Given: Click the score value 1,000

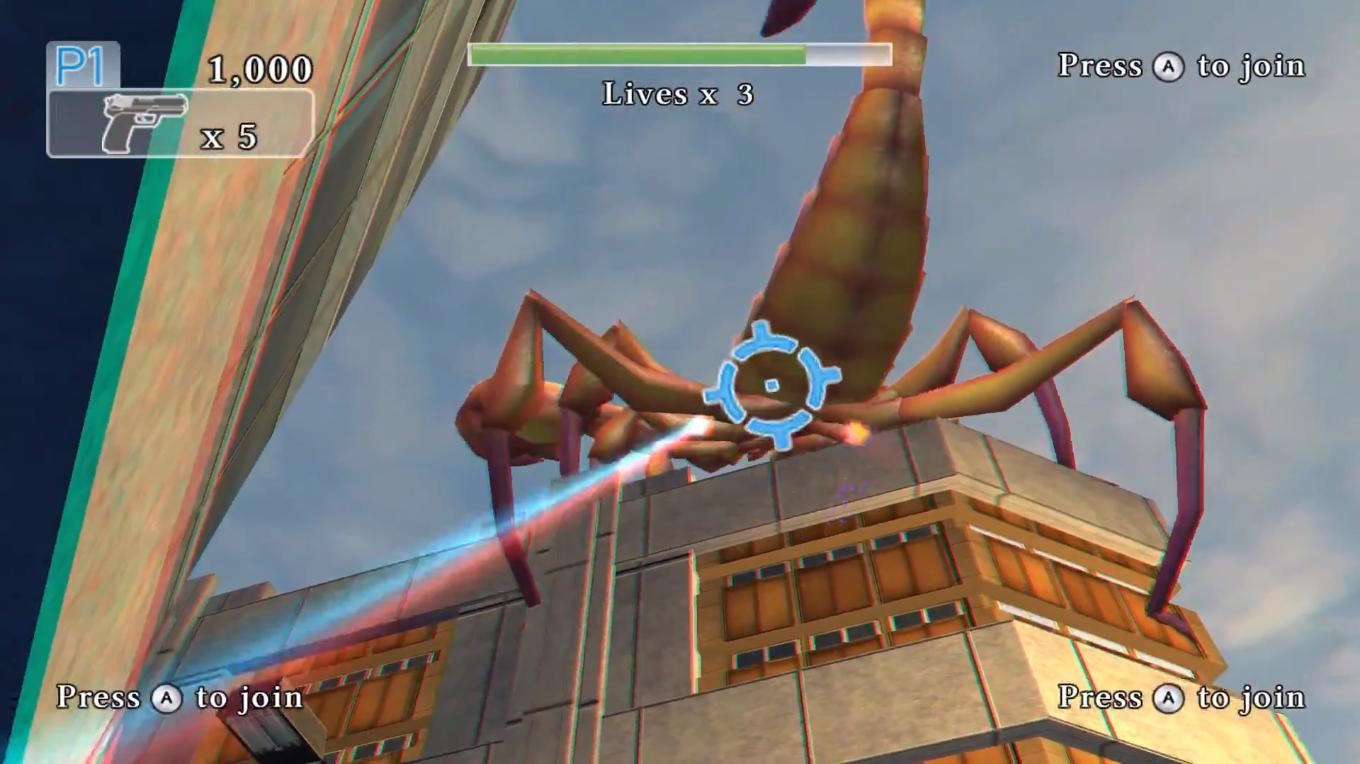Looking at the screenshot, I should (x=261, y=69).
